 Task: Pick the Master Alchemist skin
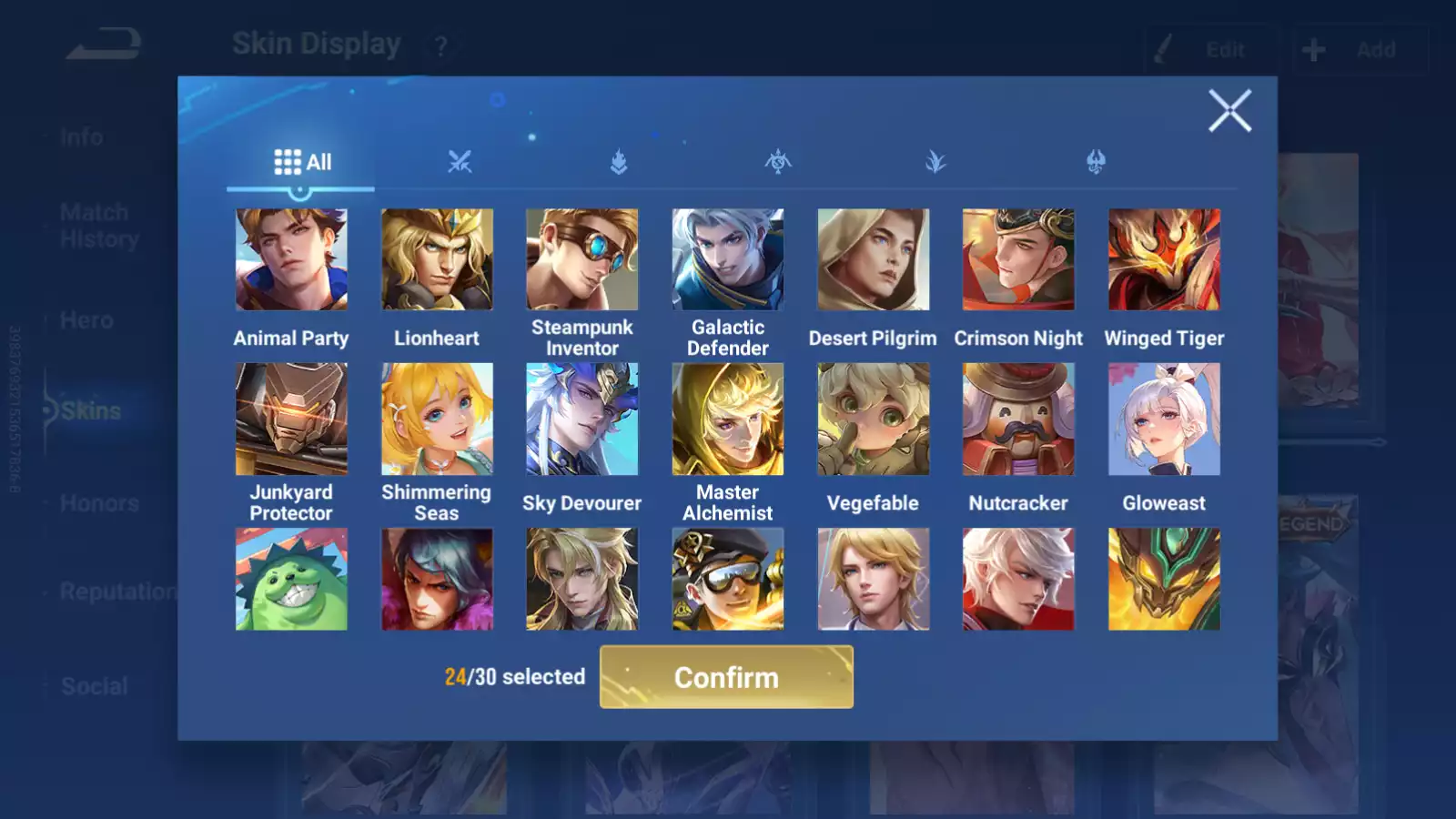[727, 420]
